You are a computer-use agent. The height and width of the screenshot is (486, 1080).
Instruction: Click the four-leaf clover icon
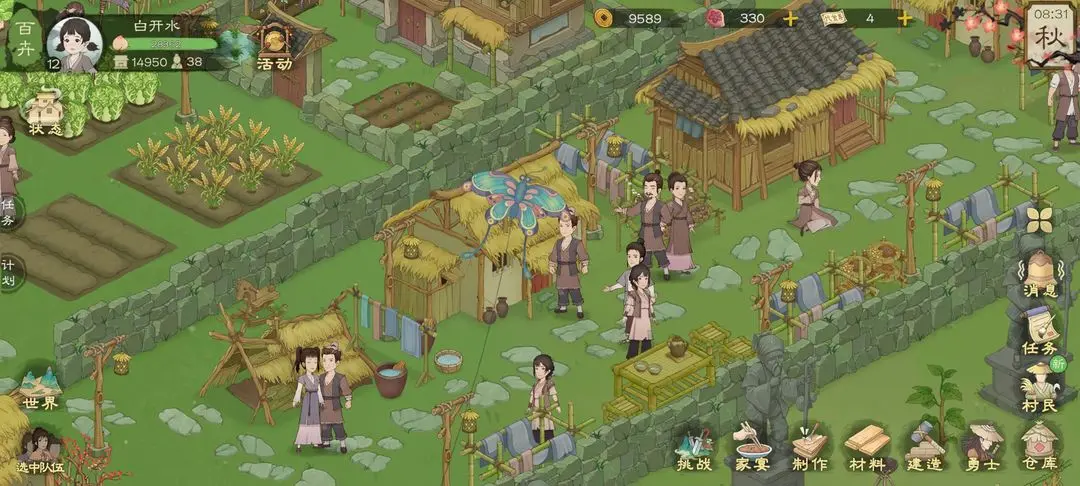click(1040, 219)
